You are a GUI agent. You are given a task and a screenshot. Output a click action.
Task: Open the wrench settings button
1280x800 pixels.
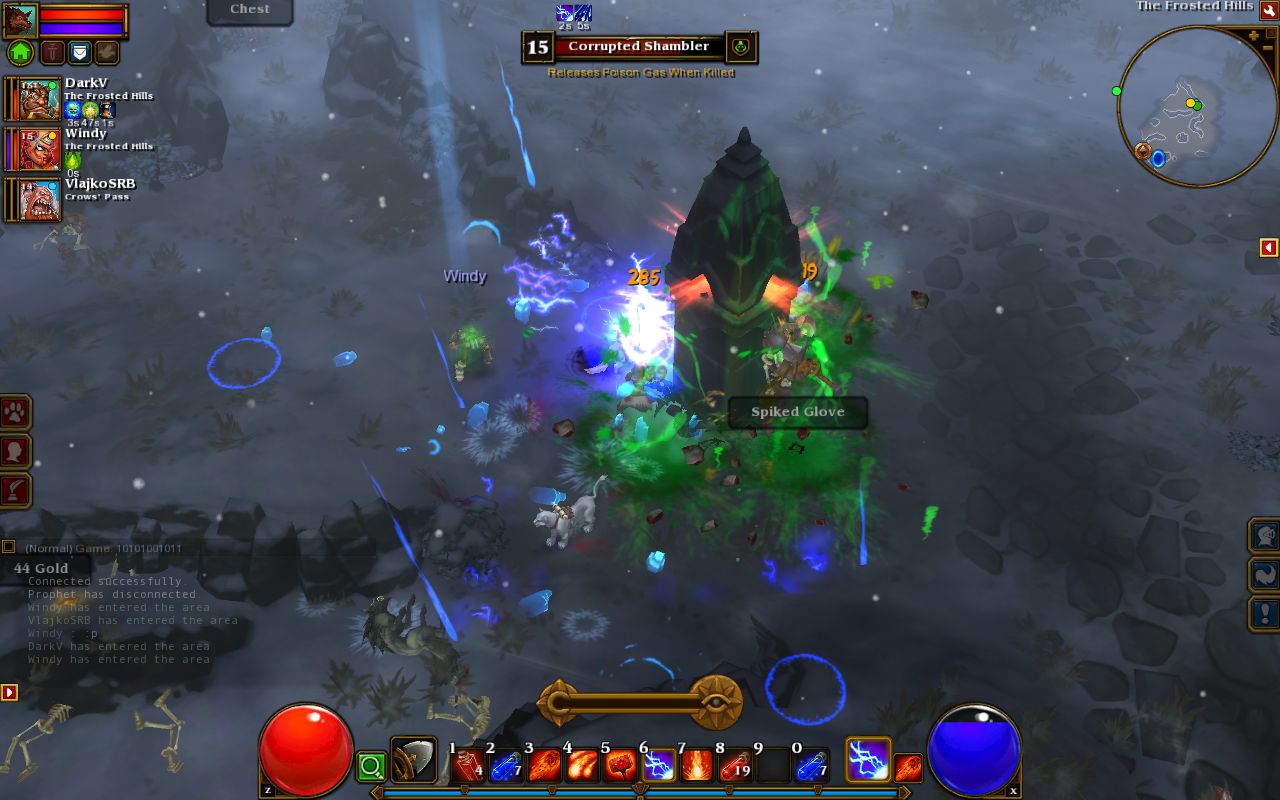(x=1268, y=10)
